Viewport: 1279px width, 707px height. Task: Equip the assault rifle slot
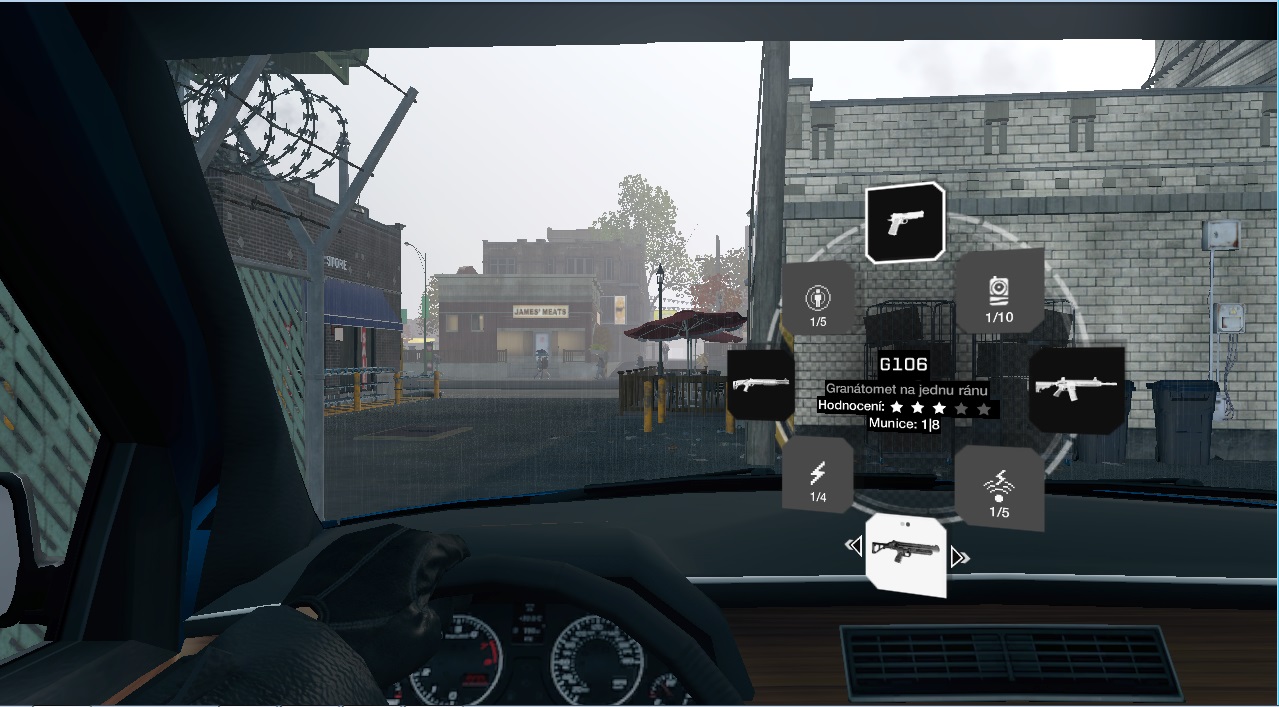(1076, 389)
